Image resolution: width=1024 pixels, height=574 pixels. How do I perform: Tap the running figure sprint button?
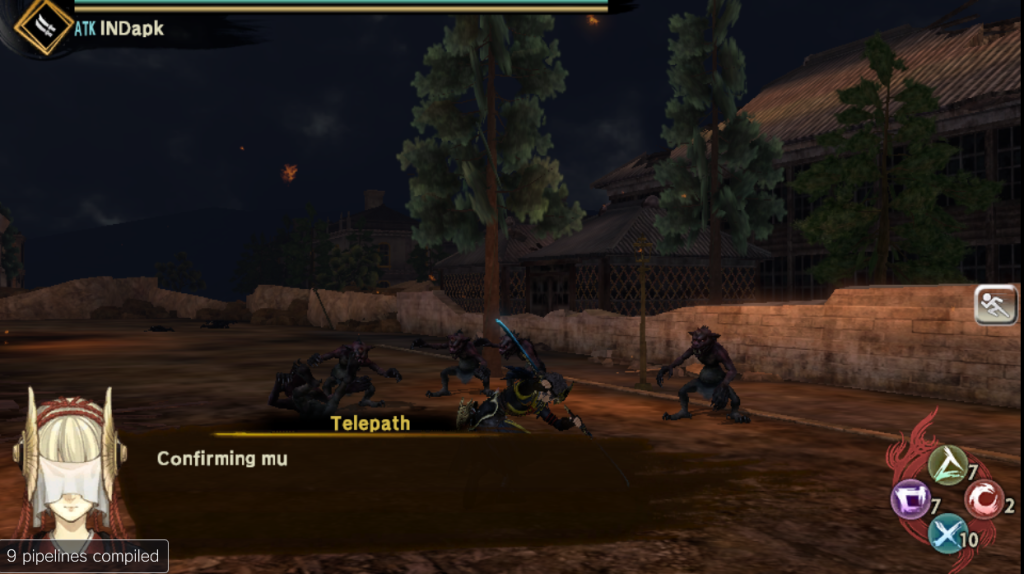pyautogui.click(x=995, y=305)
